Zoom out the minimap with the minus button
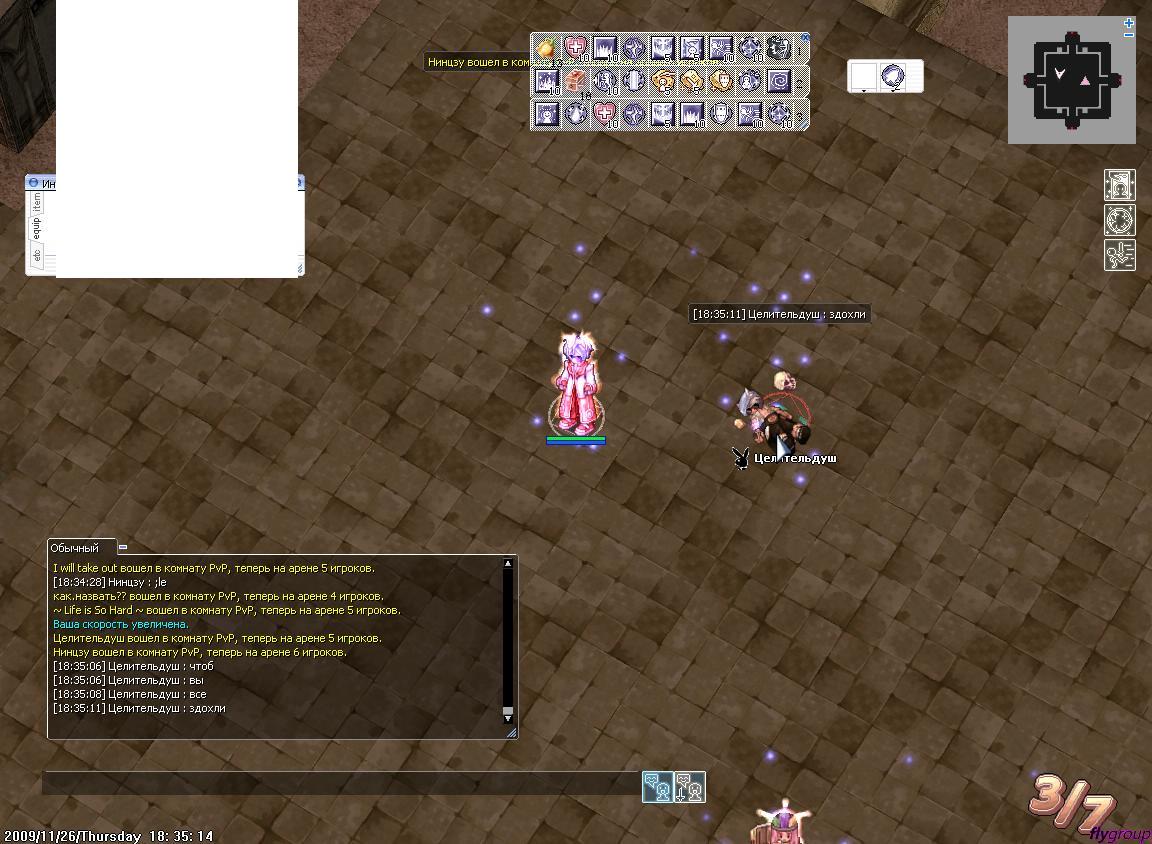This screenshot has height=844, width=1152. coord(1129,35)
